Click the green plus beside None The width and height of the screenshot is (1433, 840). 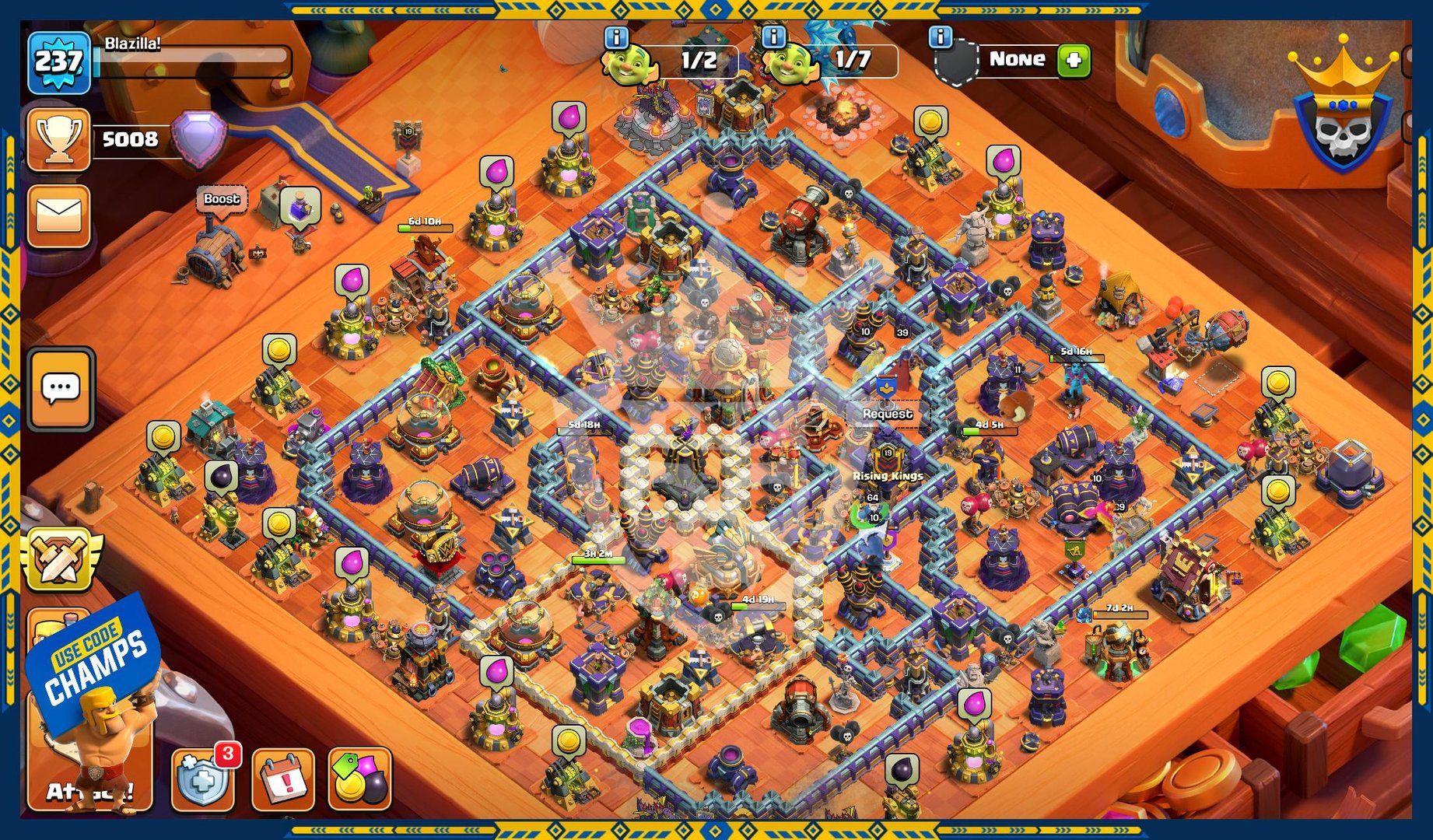(x=1074, y=60)
